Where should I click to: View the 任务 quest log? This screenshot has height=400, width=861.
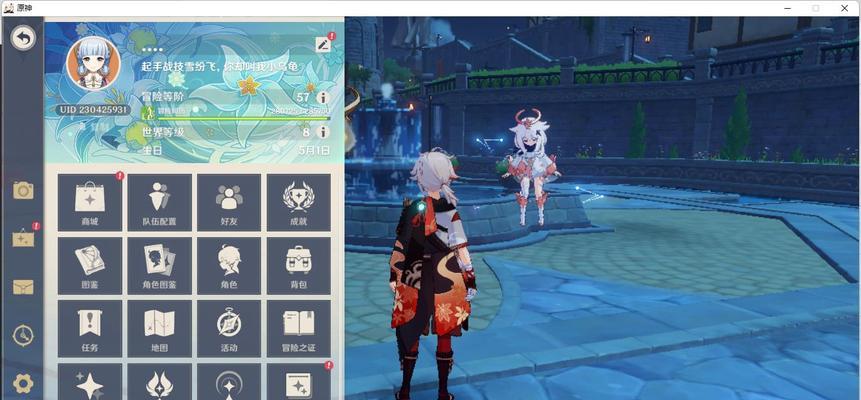coord(90,329)
